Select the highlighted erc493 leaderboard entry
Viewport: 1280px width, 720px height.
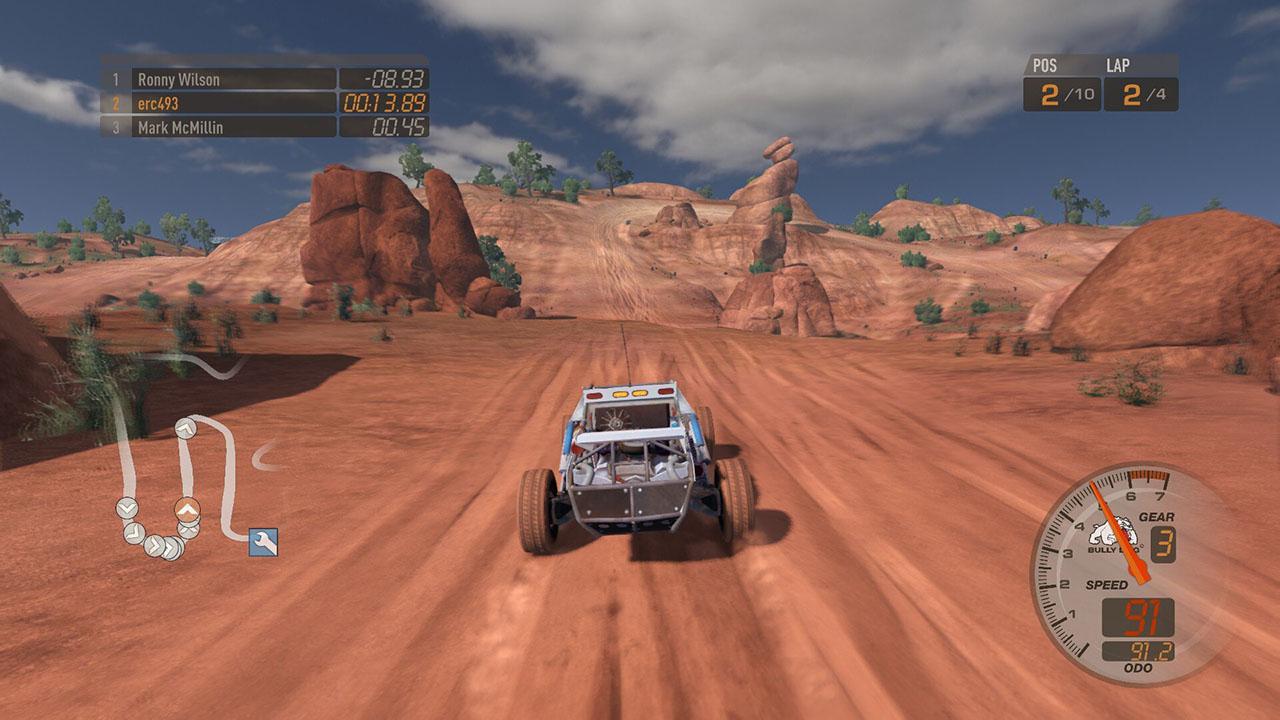(160, 101)
